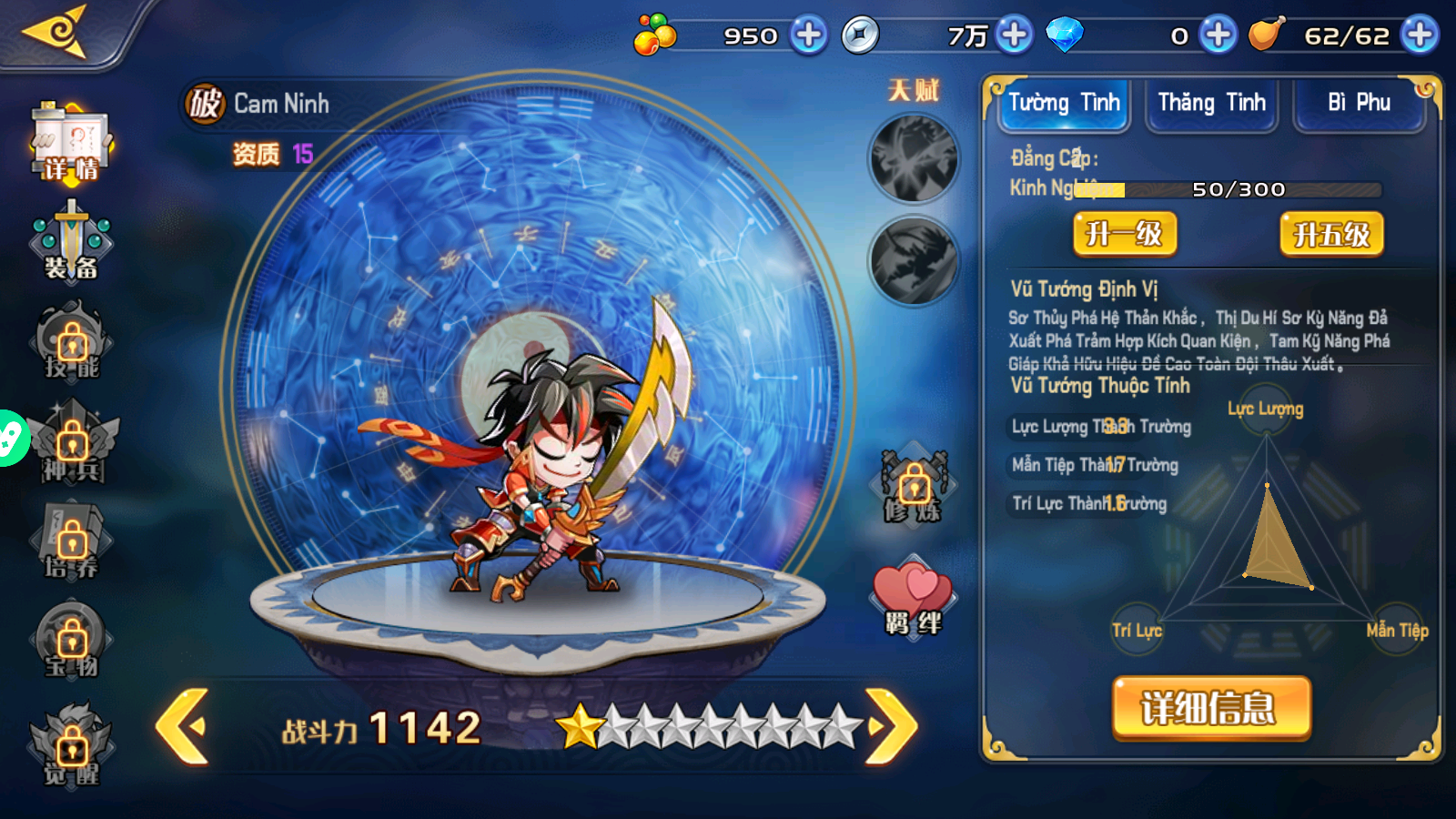This screenshot has width=1456, height=819.
Task: Add more silver coins with plus button
Action: click(x=1014, y=35)
